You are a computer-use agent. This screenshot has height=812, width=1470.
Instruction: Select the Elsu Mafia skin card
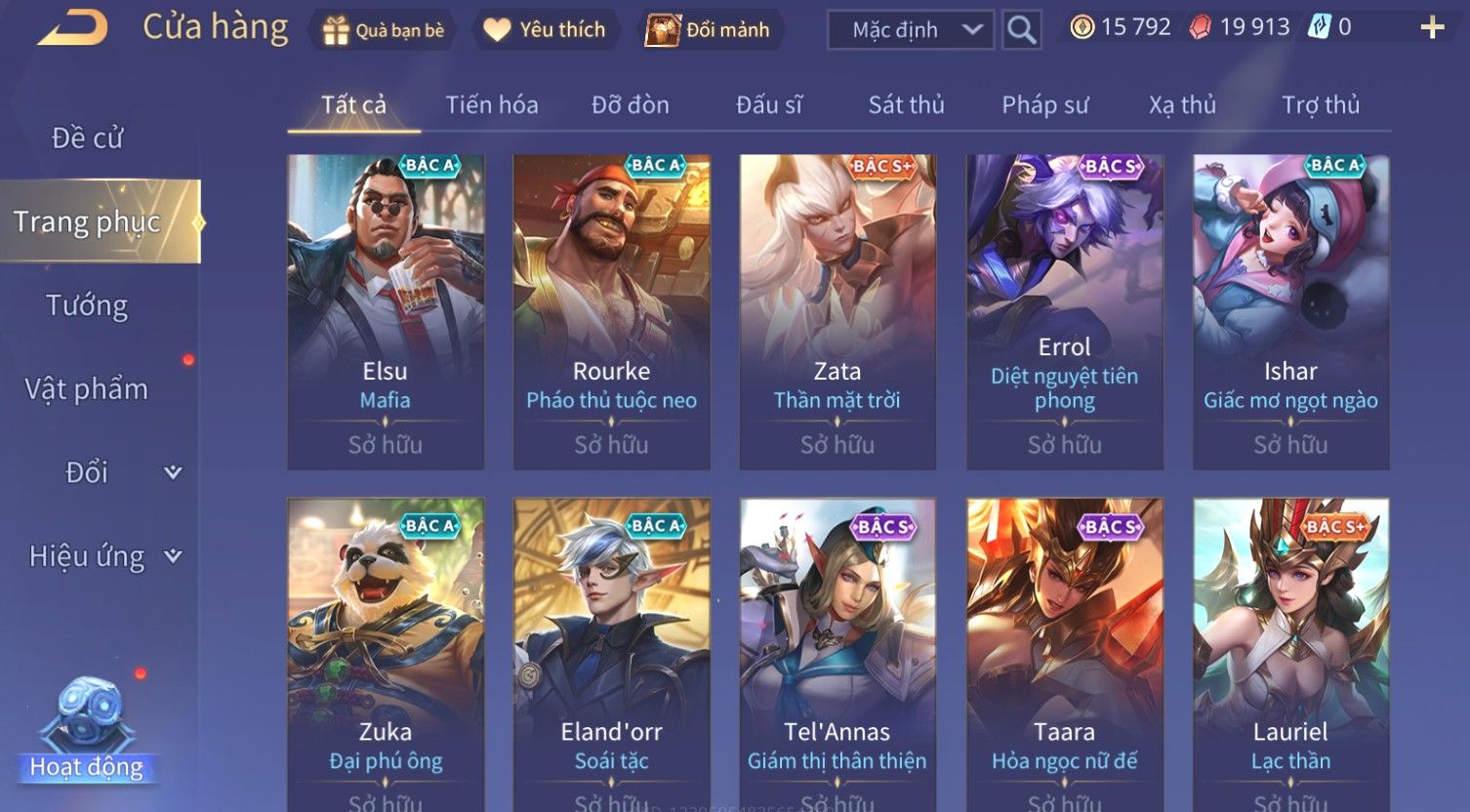tap(386, 311)
